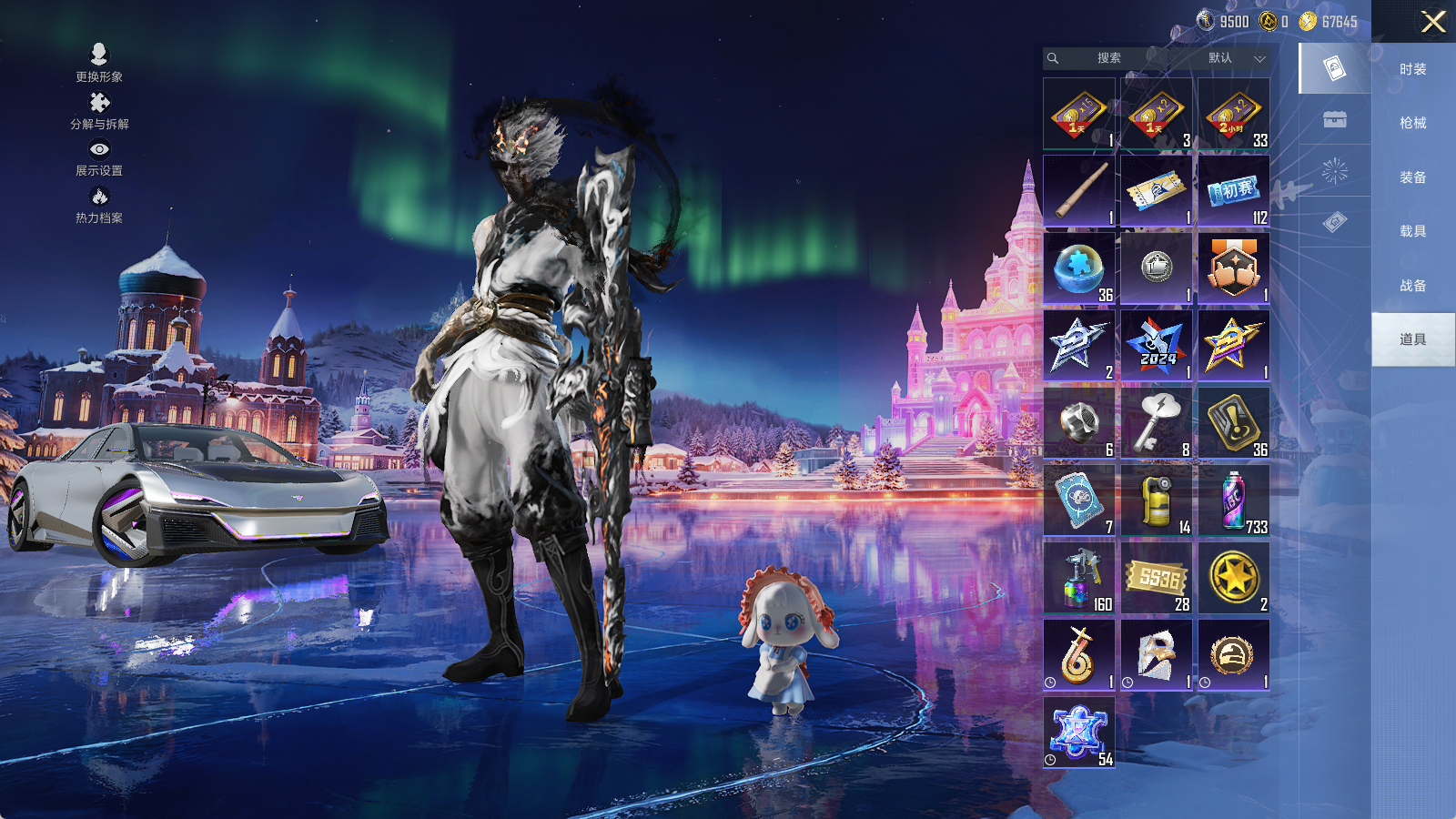
Task: Open 热力档案 heat profile
Action: click(x=99, y=205)
